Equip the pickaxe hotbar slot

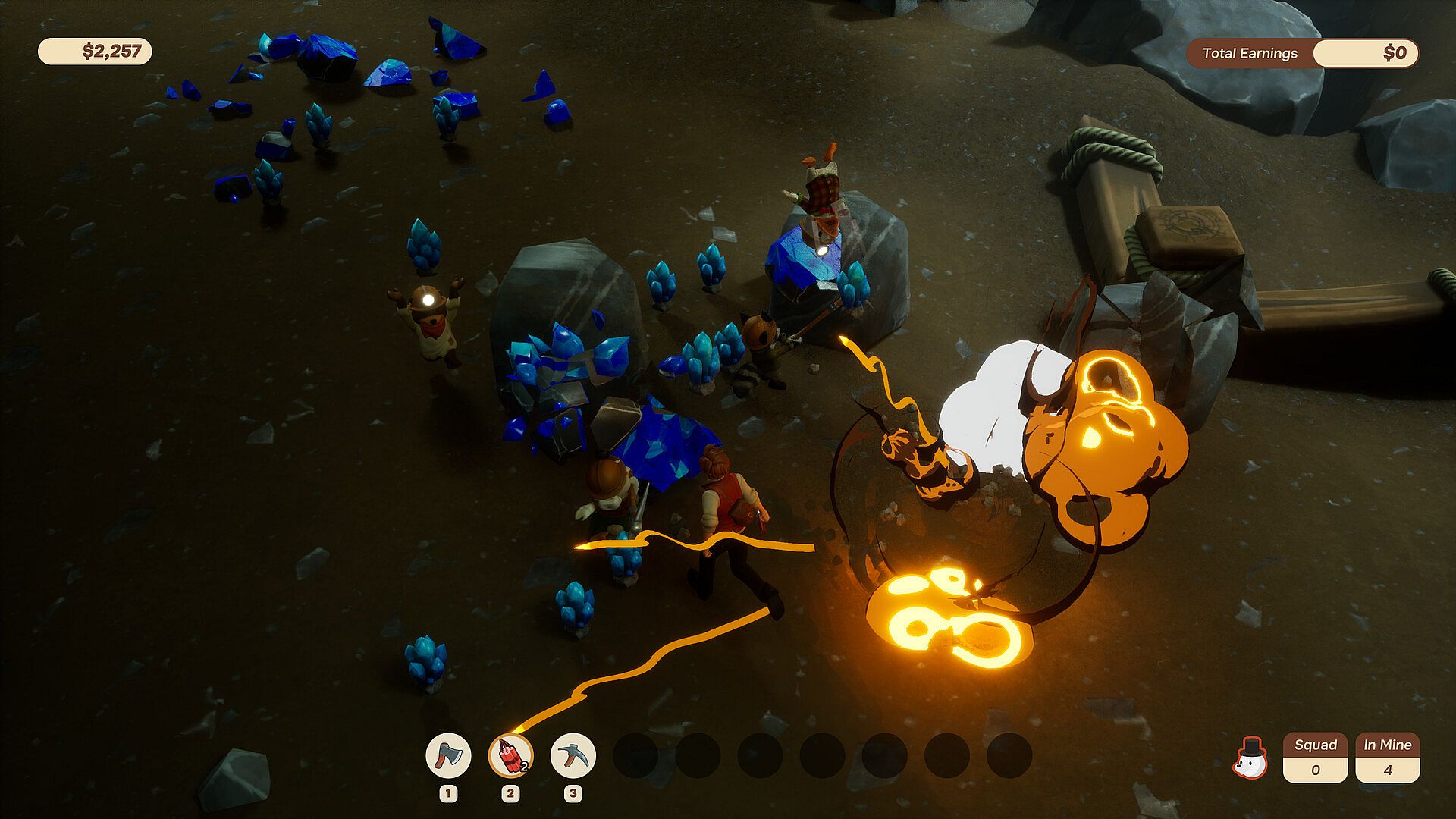(x=573, y=755)
